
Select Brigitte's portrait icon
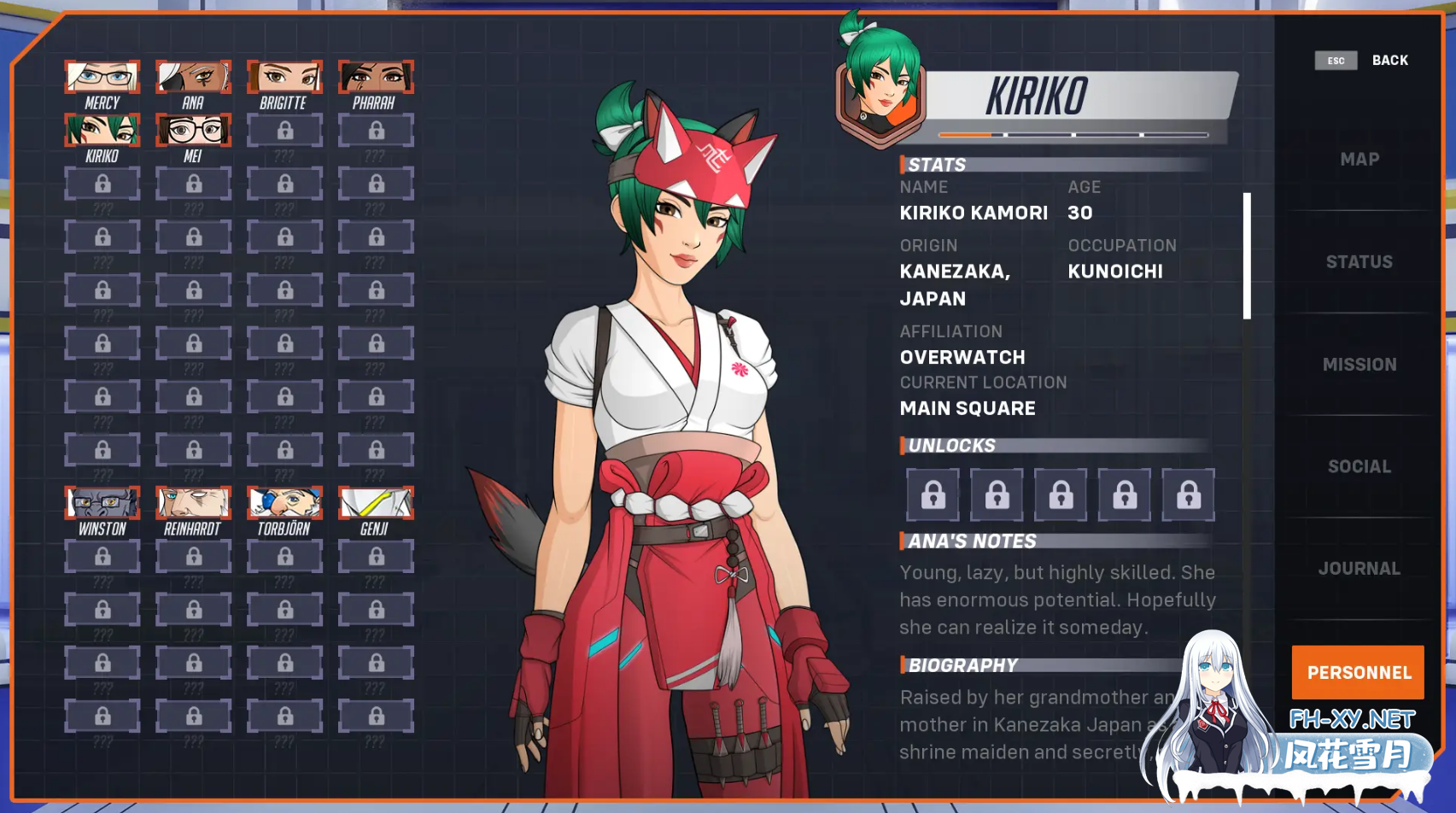coord(284,78)
